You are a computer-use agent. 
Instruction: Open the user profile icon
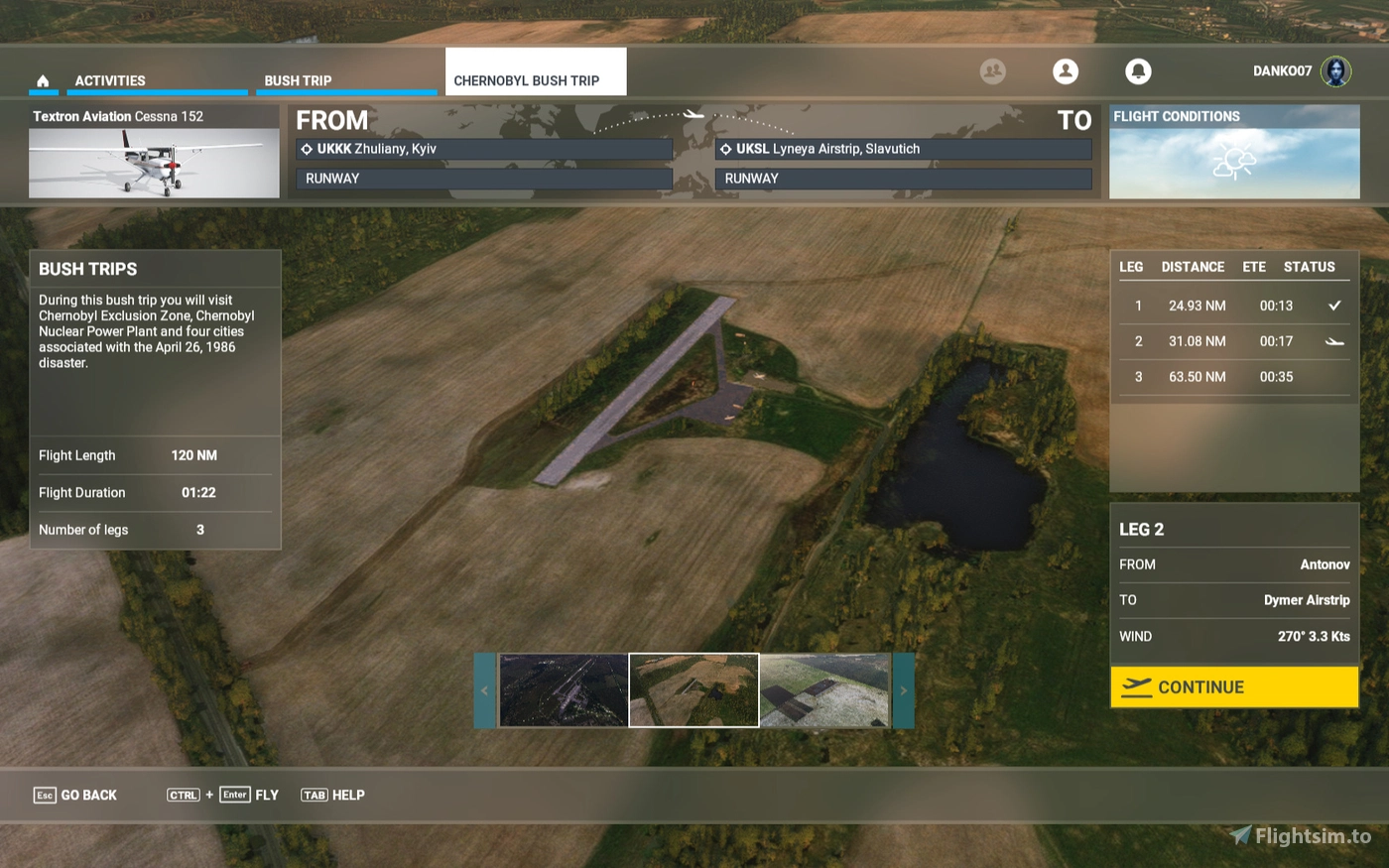pyautogui.click(x=1066, y=71)
